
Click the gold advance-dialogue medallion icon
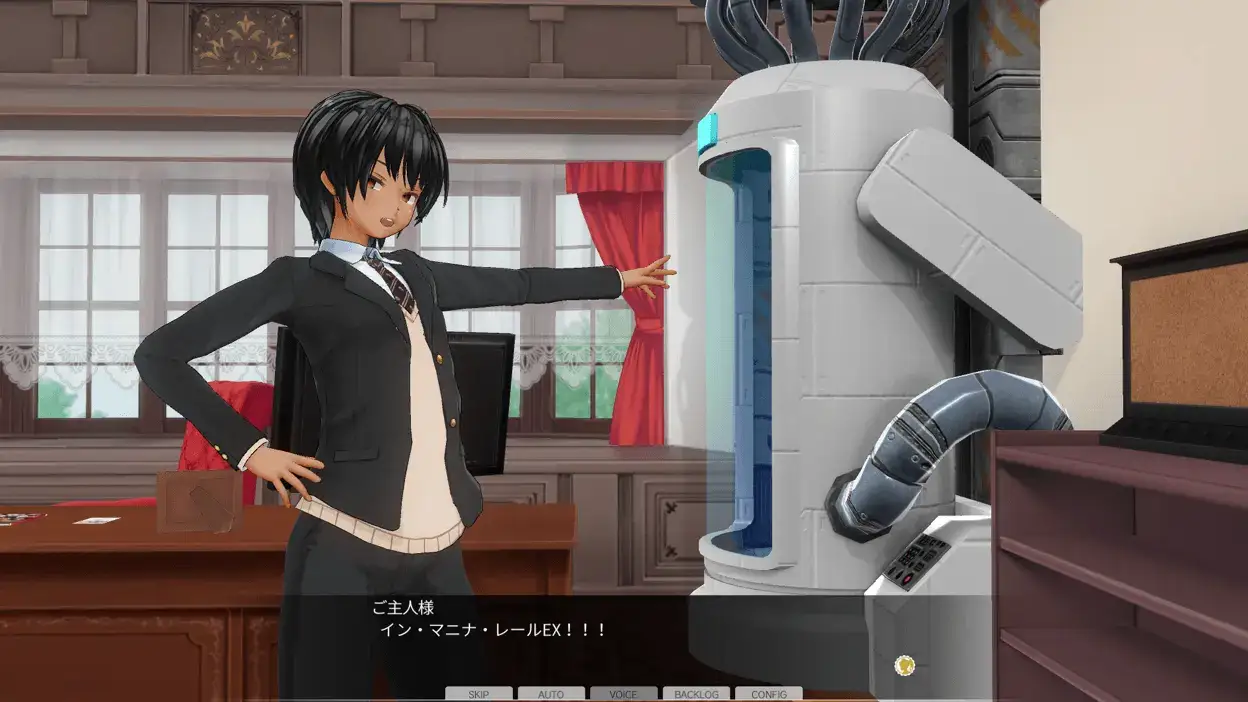pos(905,665)
